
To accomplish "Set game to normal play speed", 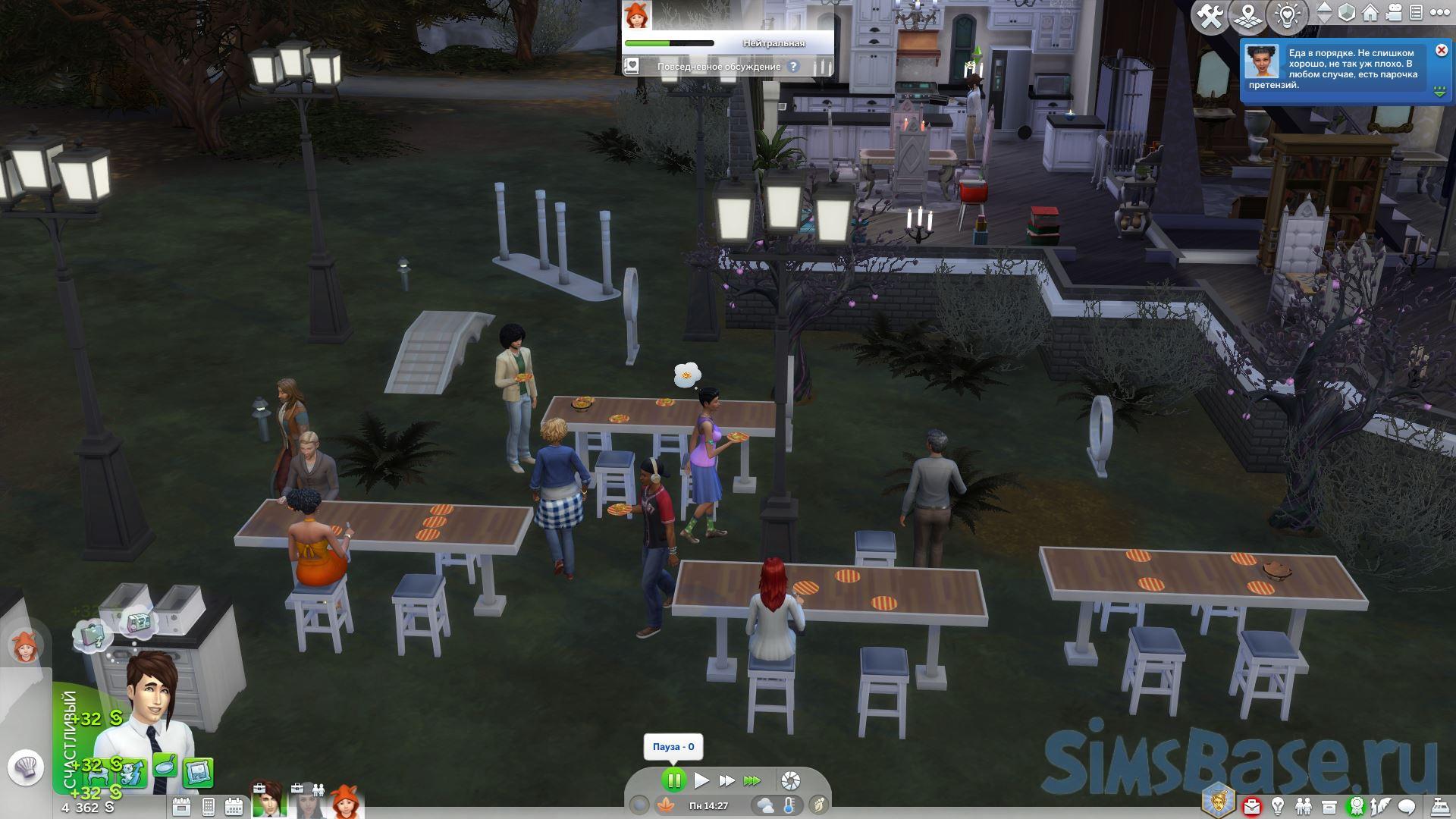I will [701, 780].
